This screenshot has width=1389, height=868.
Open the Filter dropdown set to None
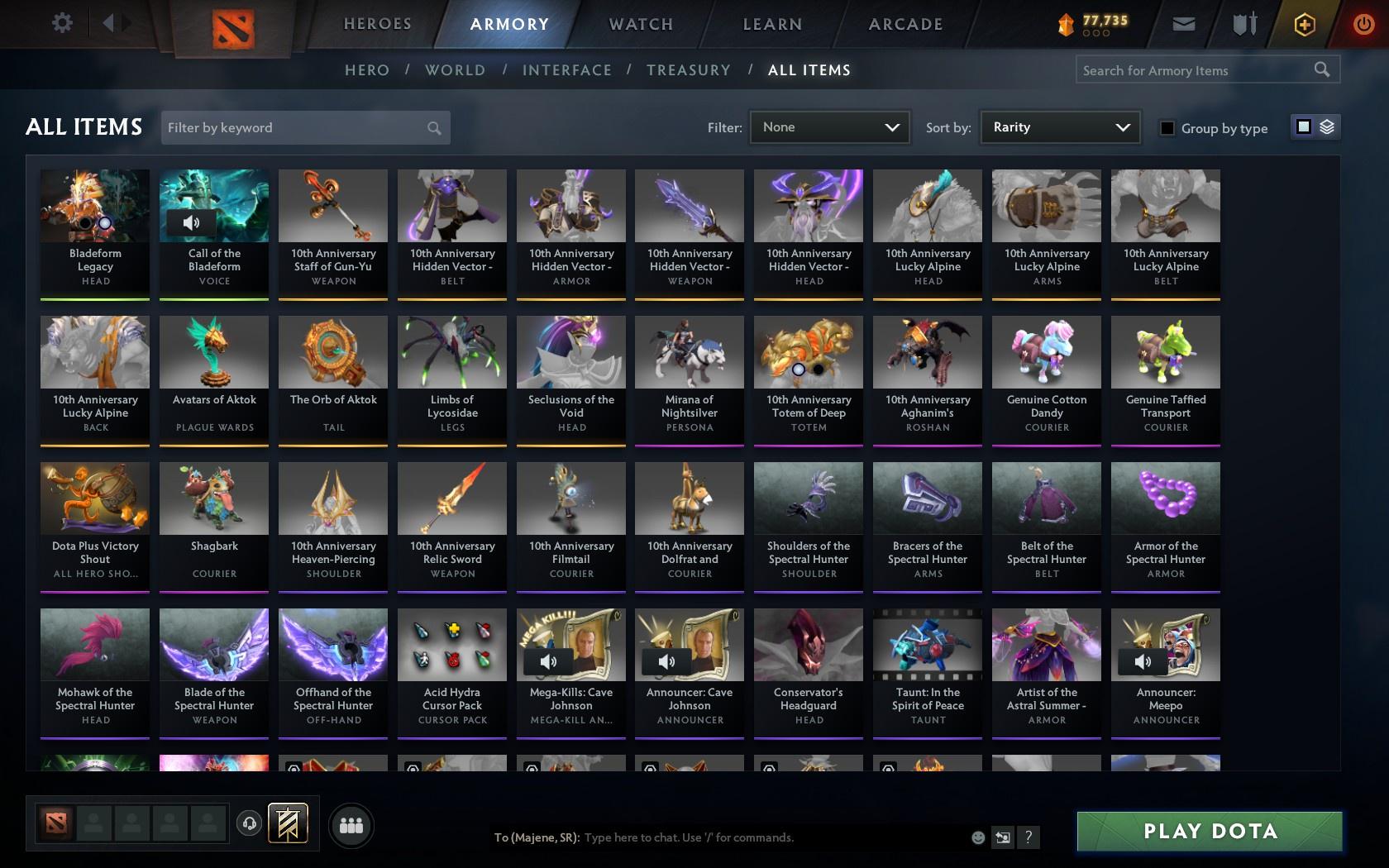click(x=829, y=127)
